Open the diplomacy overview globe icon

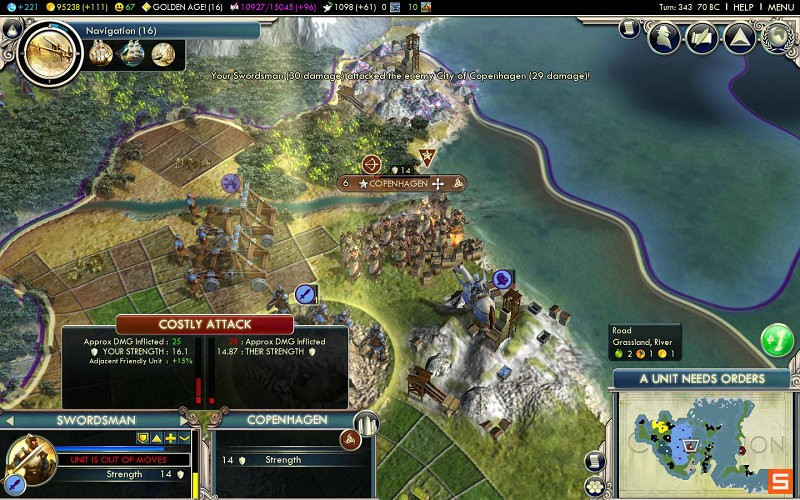coord(777,36)
